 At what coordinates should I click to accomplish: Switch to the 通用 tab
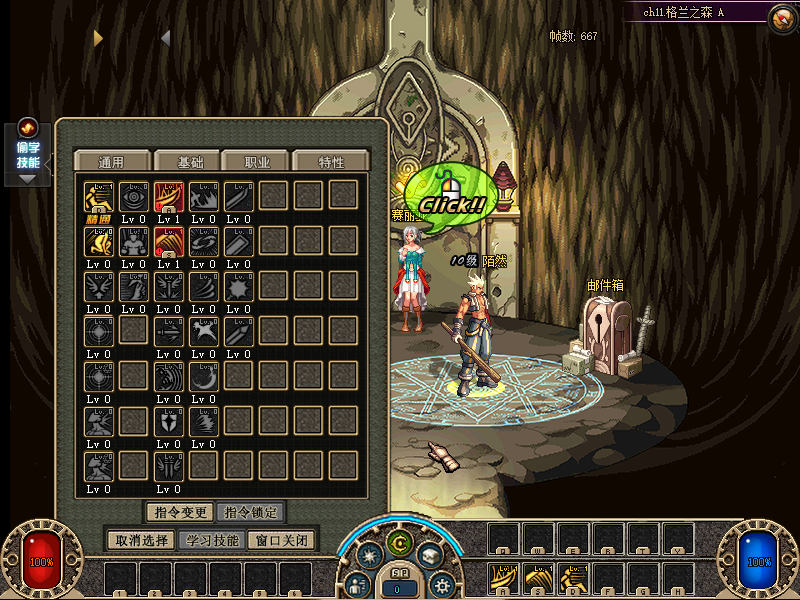tap(111, 162)
